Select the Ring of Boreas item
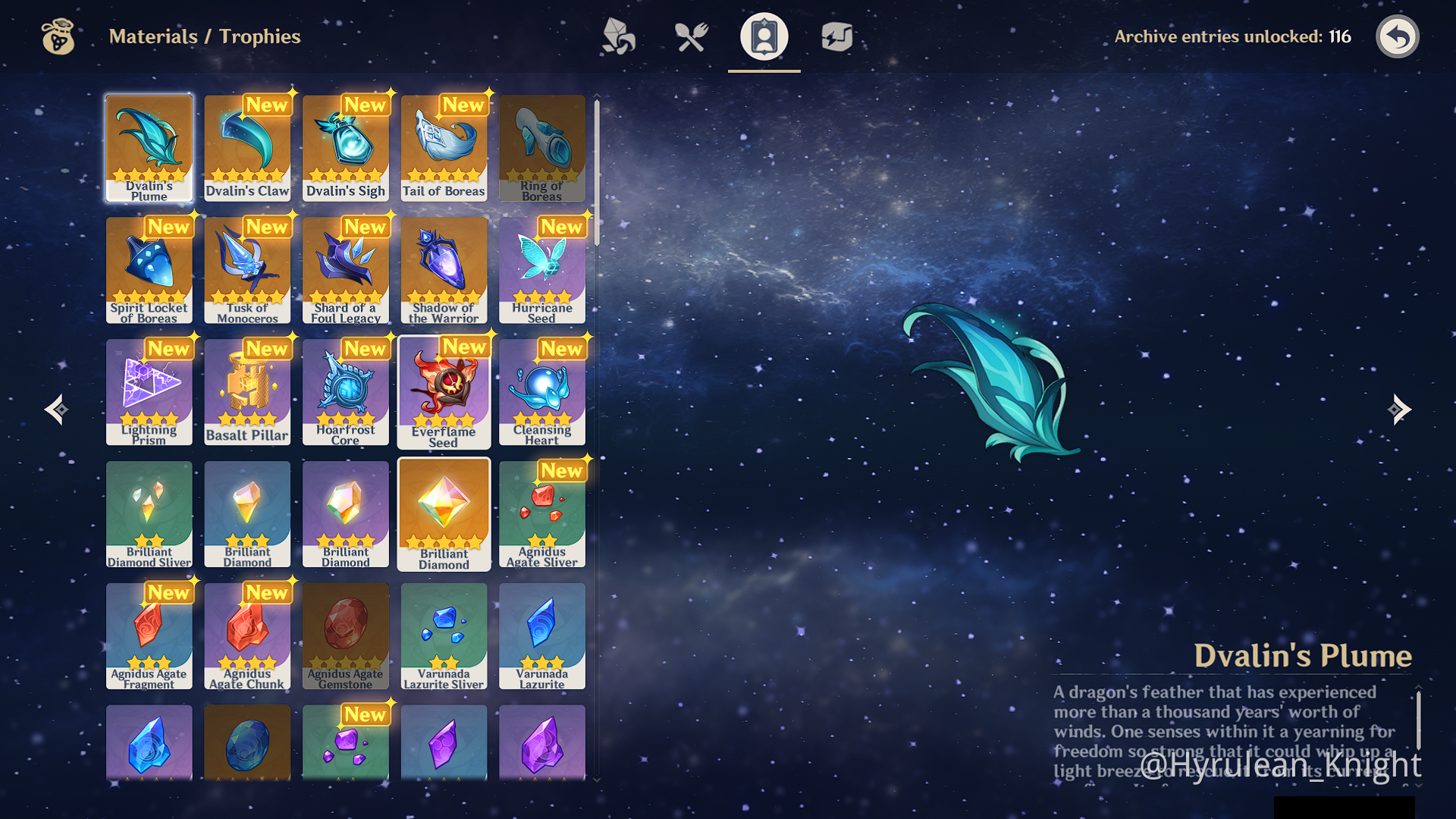The image size is (1456, 819). point(542,148)
